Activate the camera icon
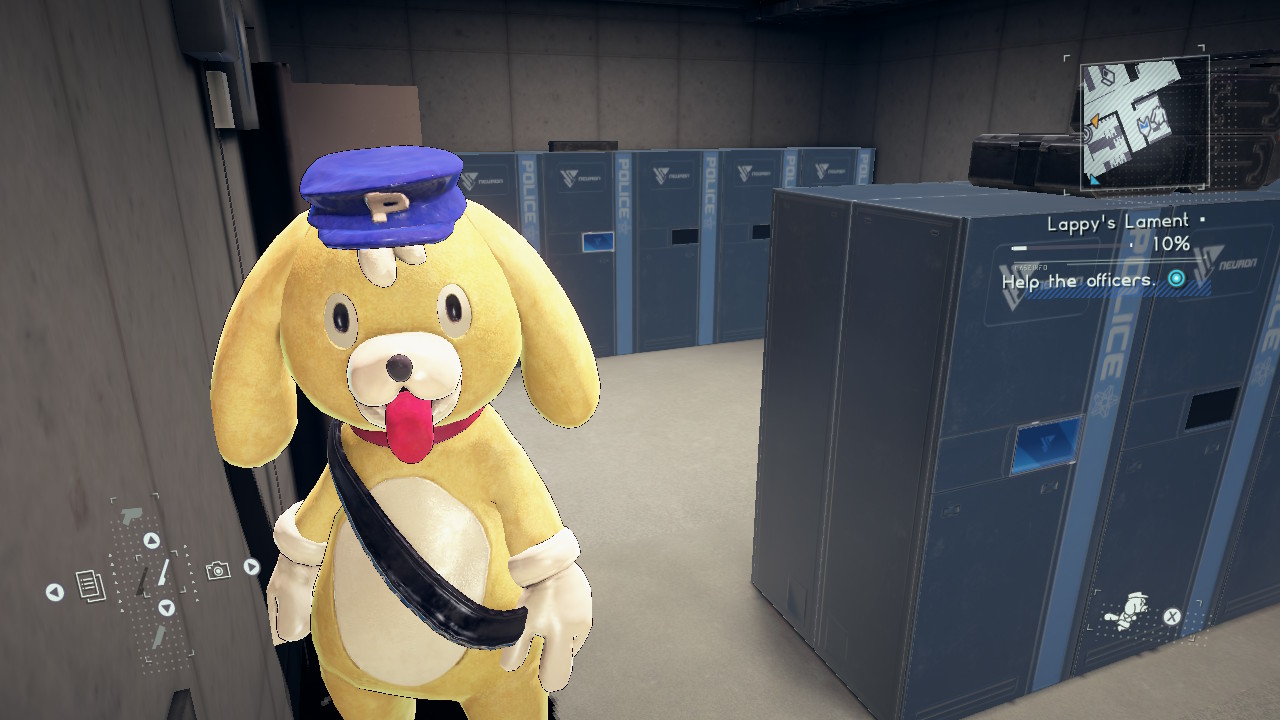 pos(217,570)
